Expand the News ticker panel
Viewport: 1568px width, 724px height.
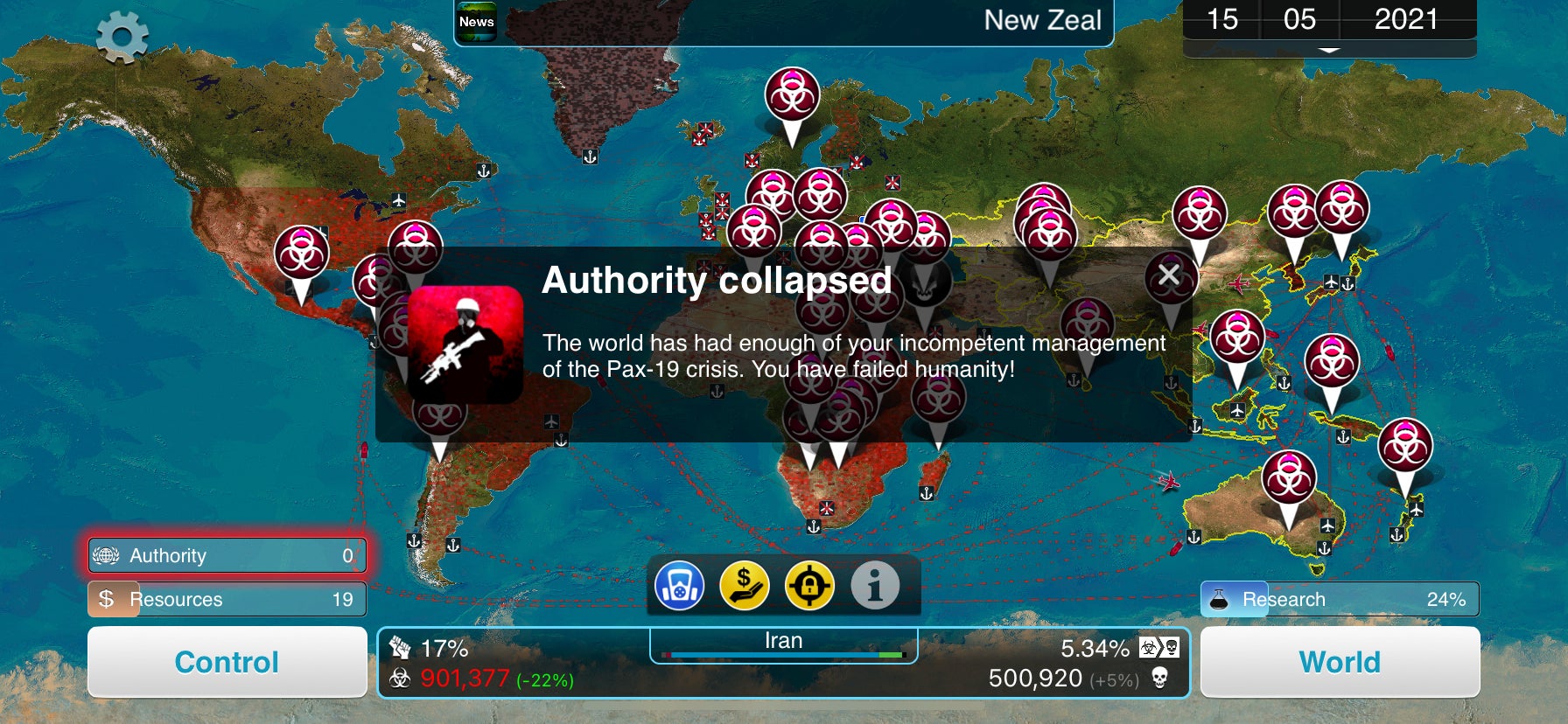pyautogui.click(x=475, y=19)
